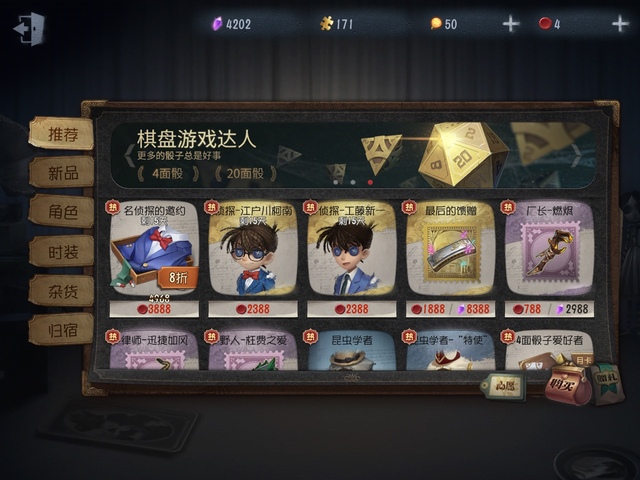Exit the shop via the door icon
The width and height of the screenshot is (640, 480).
(x=30, y=27)
